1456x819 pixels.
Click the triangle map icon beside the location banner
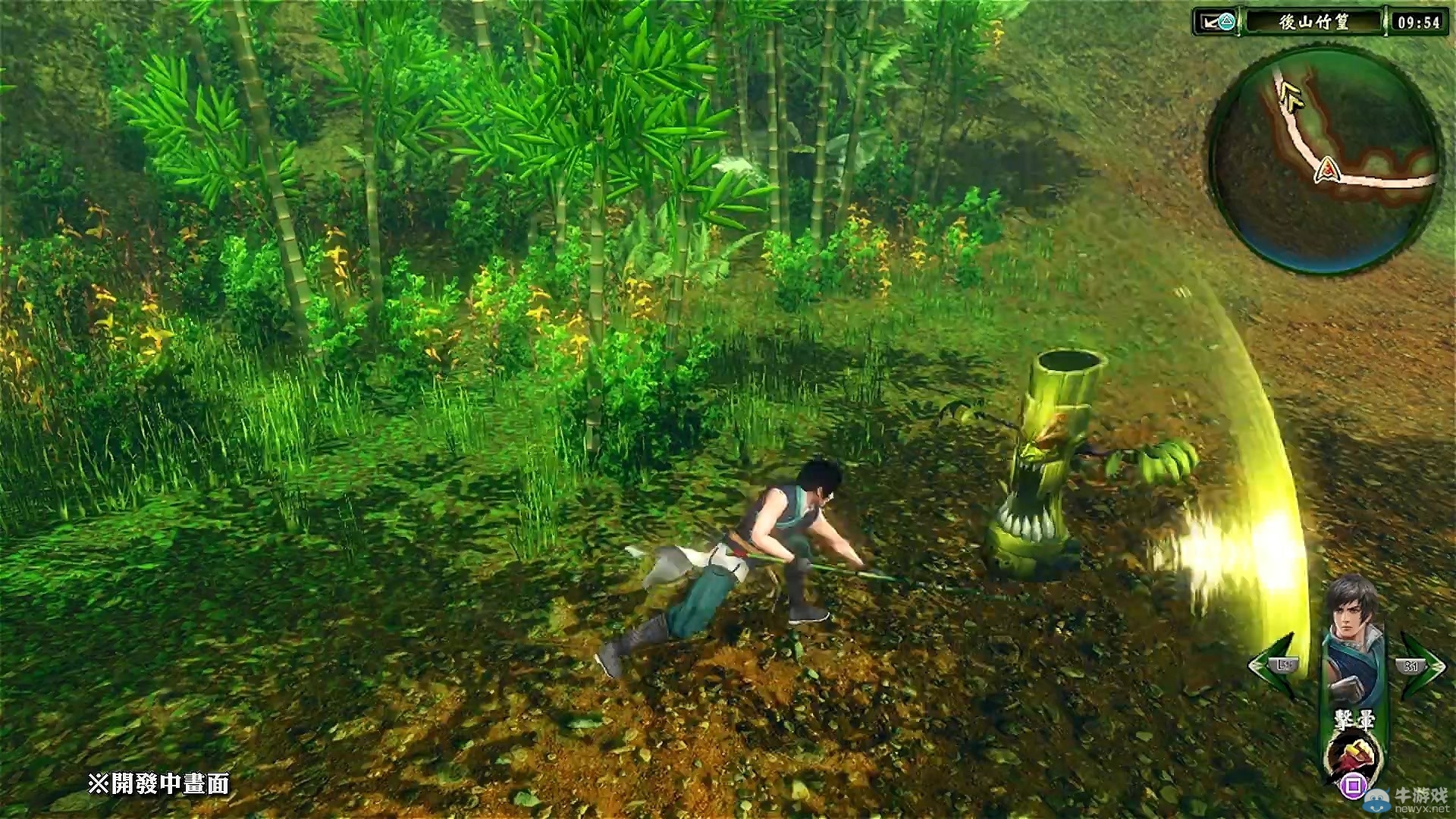(1227, 20)
